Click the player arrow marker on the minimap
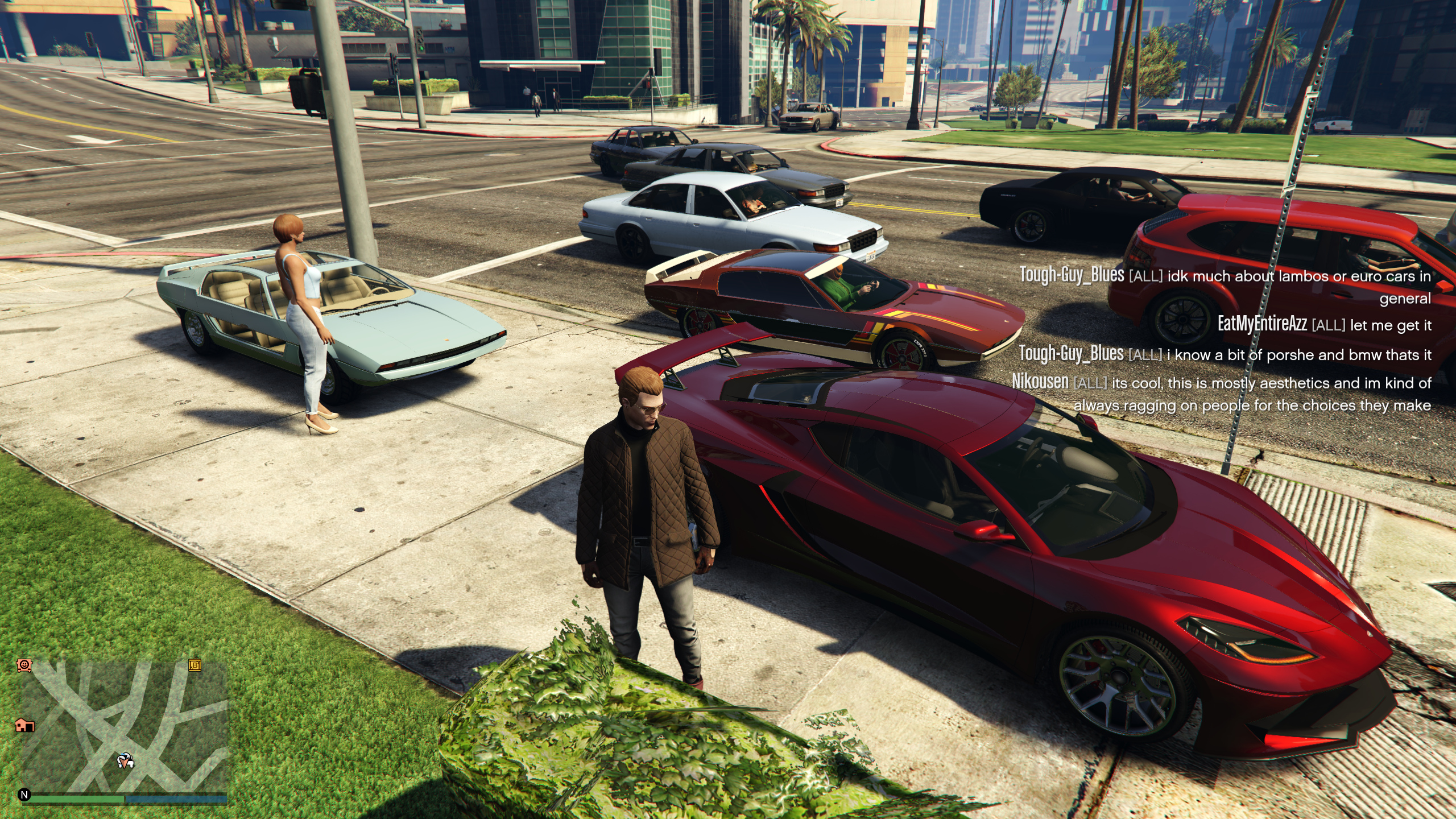This screenshot has height=819, width=1456. (x=125, y=760)
